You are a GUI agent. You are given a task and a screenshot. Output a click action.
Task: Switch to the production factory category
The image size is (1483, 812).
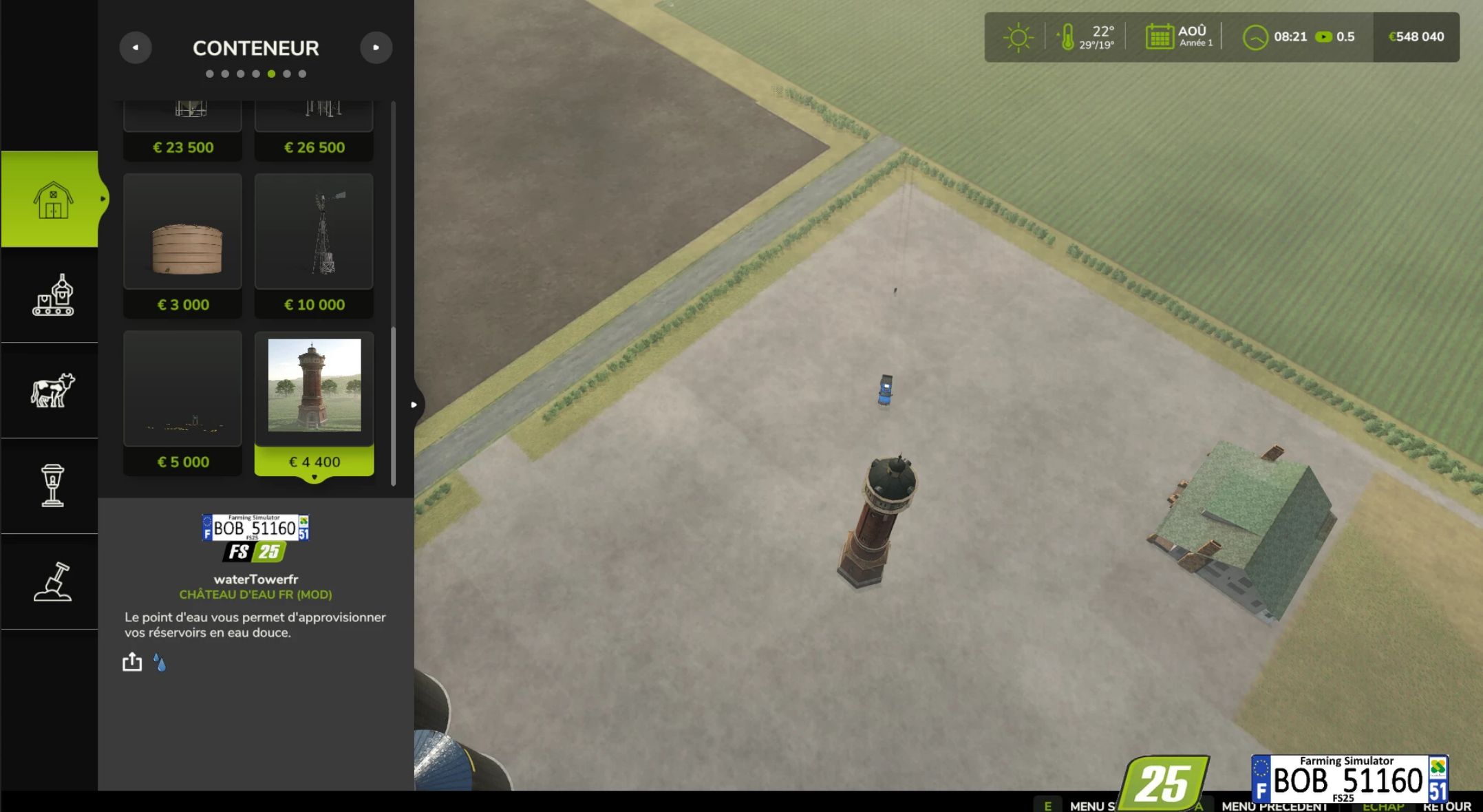[x=52, y=295]
